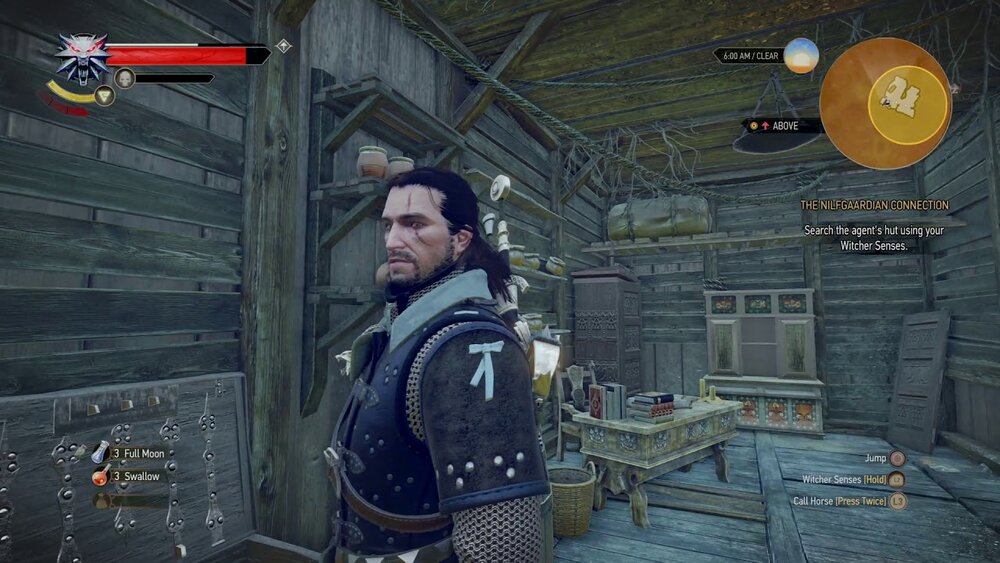Click the sunrise weather icon
The image size is (1000, 563).
click(x=801, y=55)
